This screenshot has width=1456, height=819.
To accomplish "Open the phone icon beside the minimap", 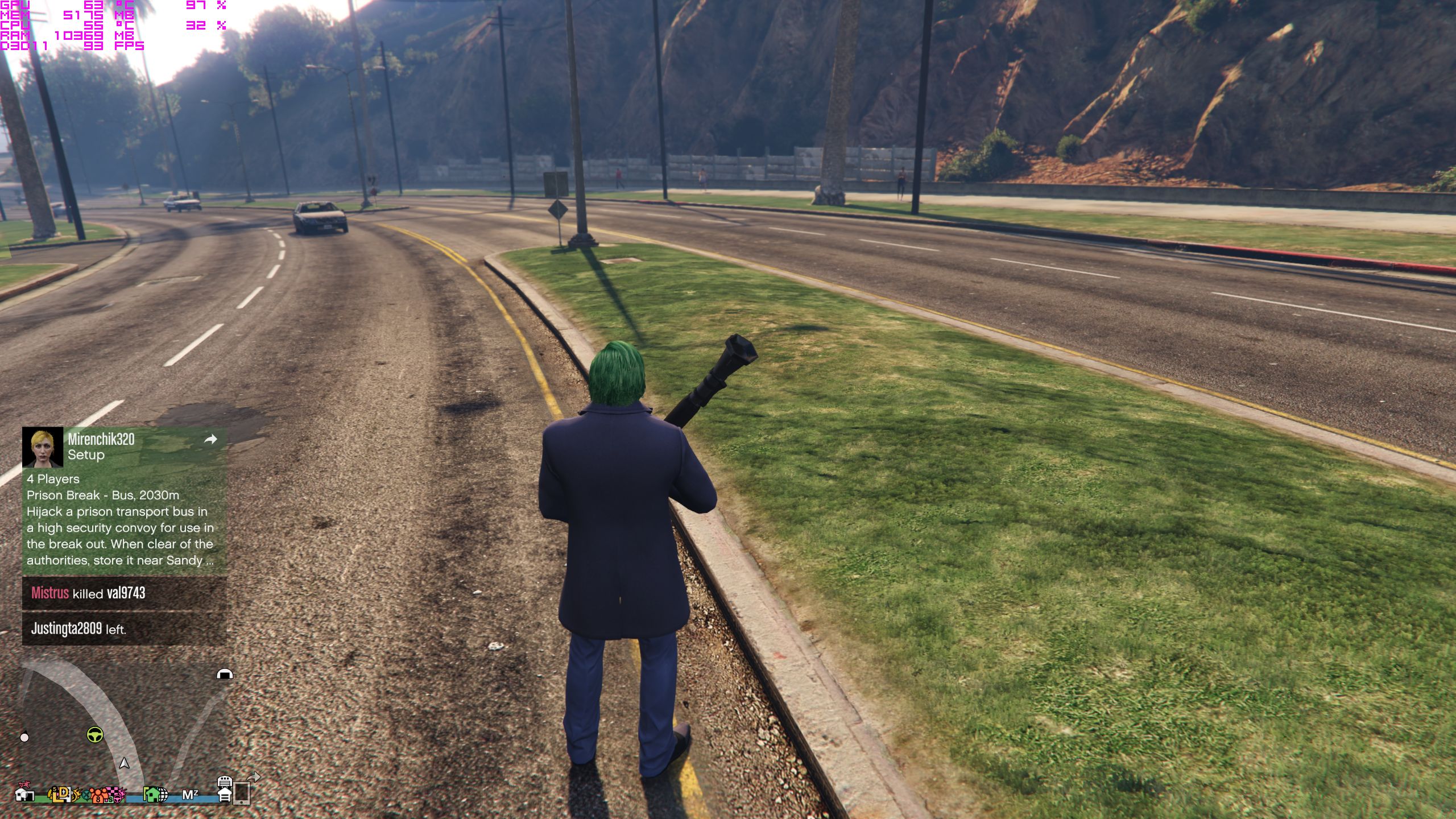I will tap(242, 793).
